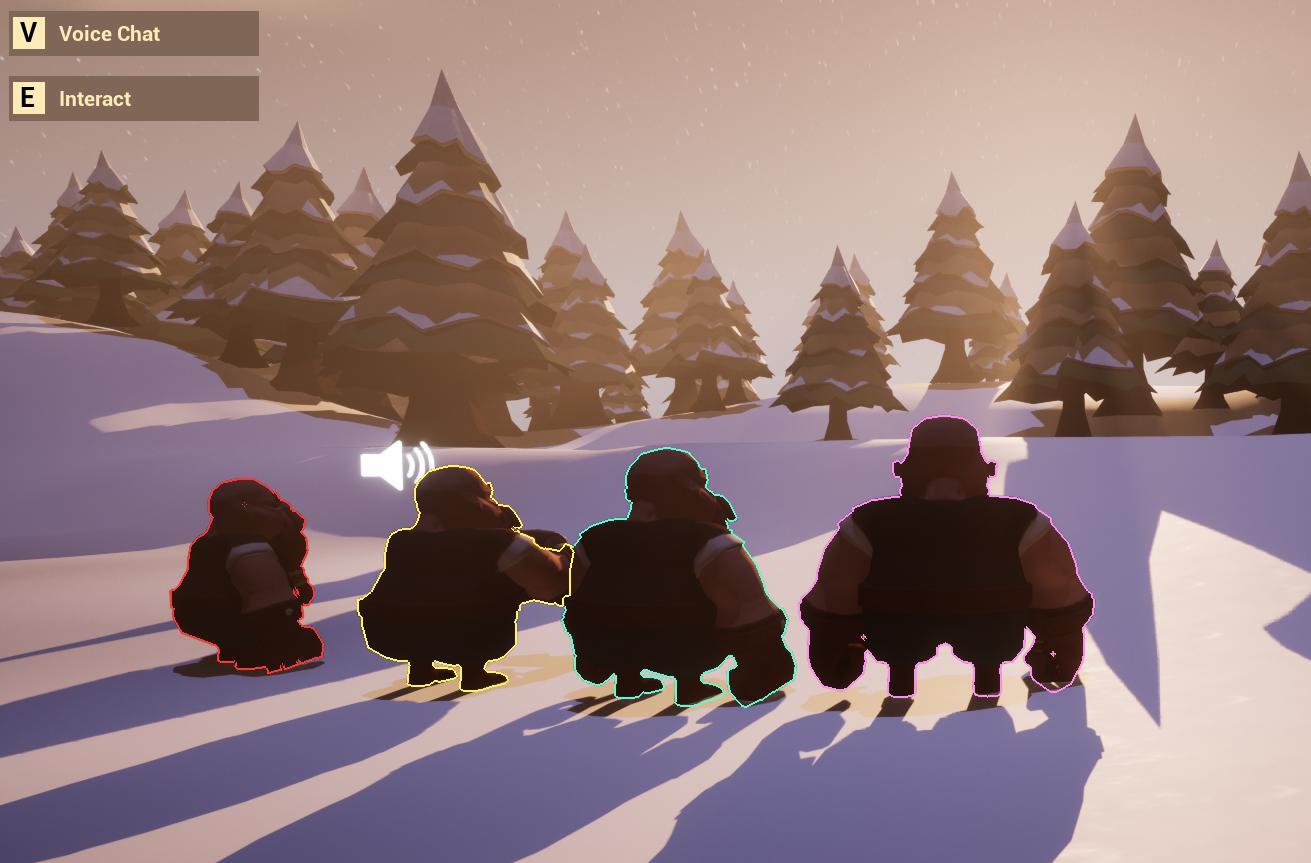This screenshot has width=1311, height=863.
Task: Select the E key badge icon
Action: coord(27,98)
